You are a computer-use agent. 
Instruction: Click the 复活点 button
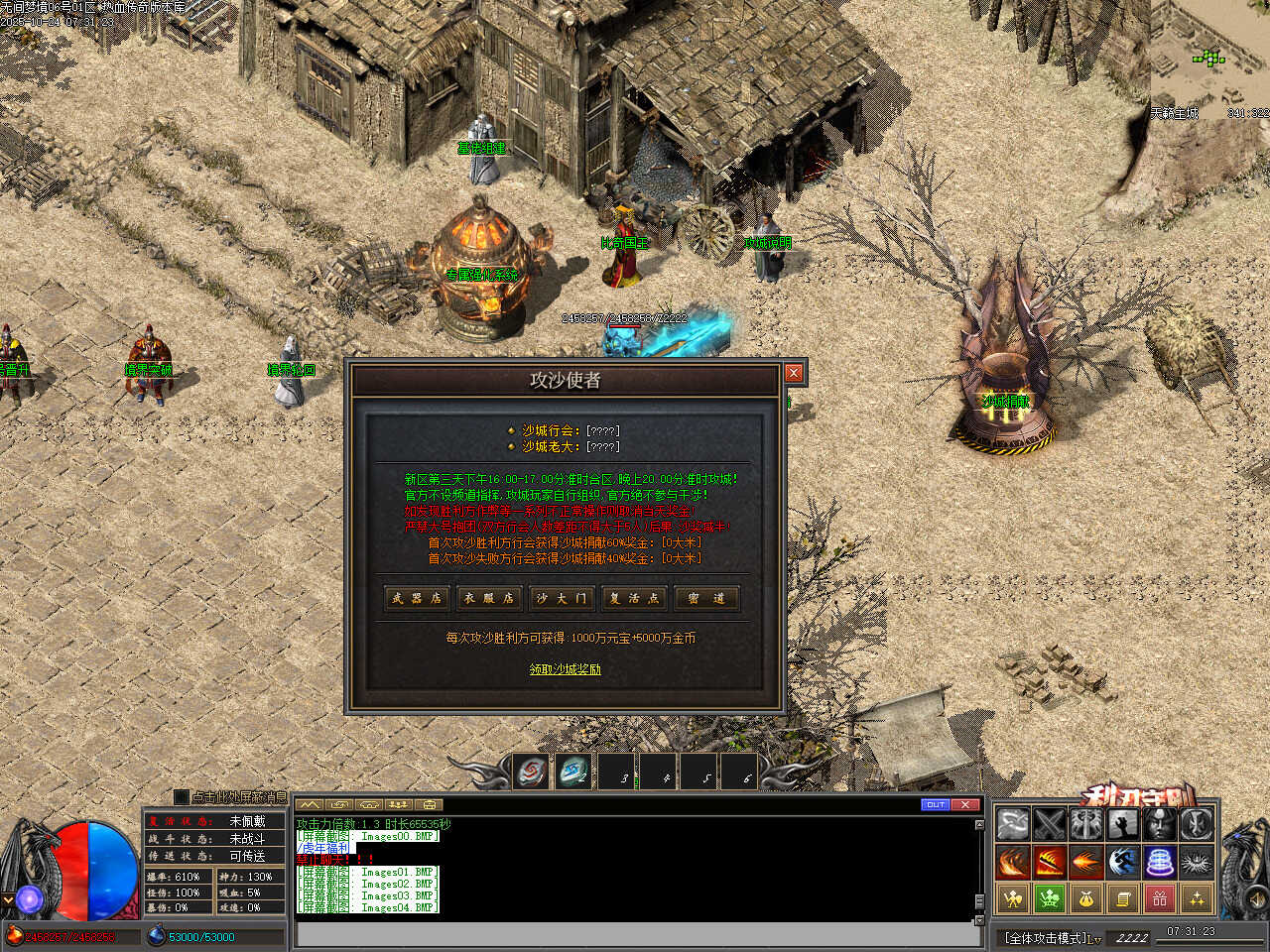tap(634, 598)
